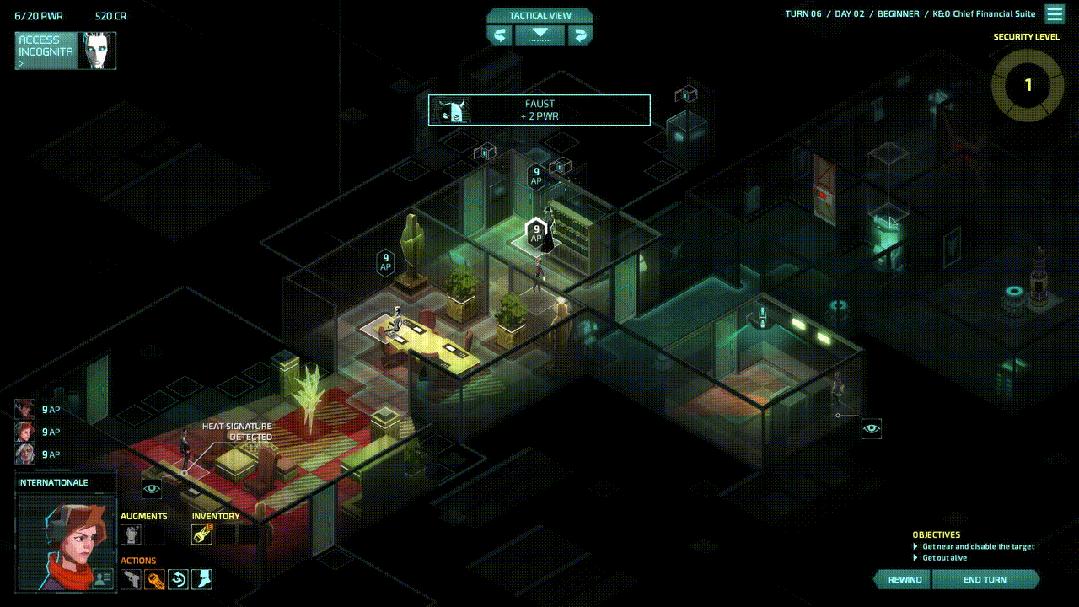The width and height of the screenshot is (1079, 607).
Task: Open the agent profile card icon
Action: click(102, 578)
